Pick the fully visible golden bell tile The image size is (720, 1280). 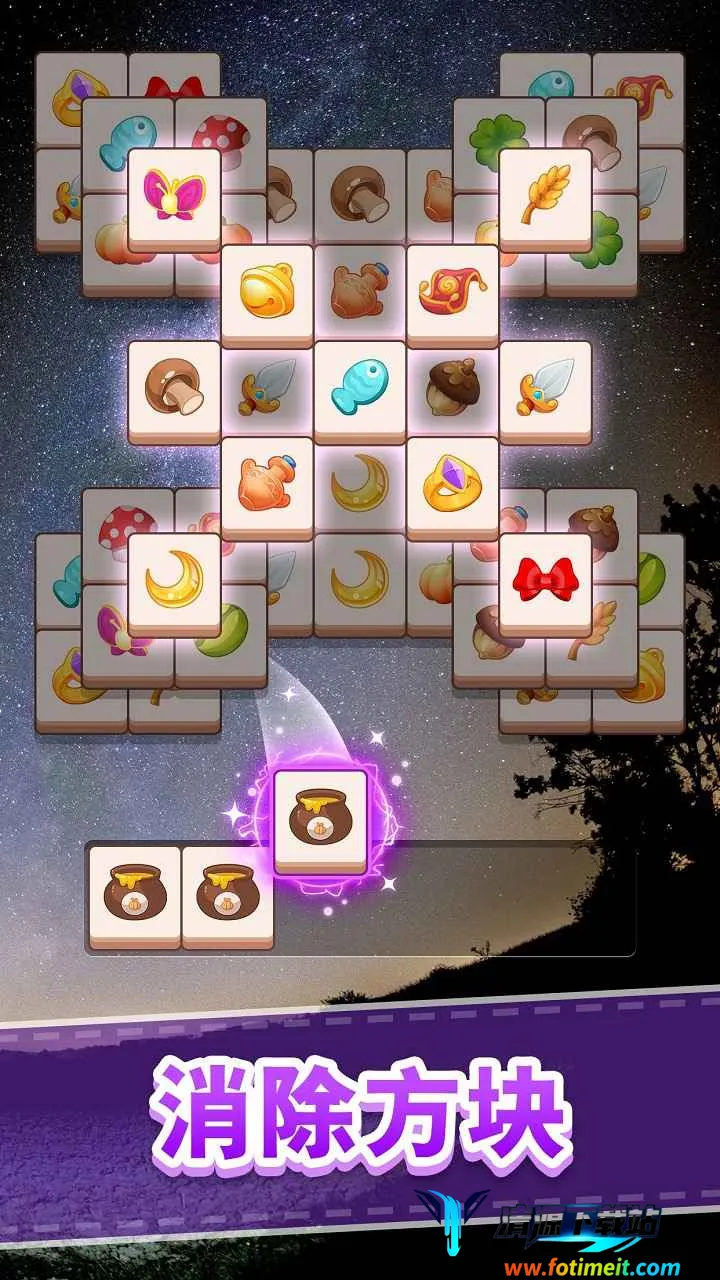(267, 291)
